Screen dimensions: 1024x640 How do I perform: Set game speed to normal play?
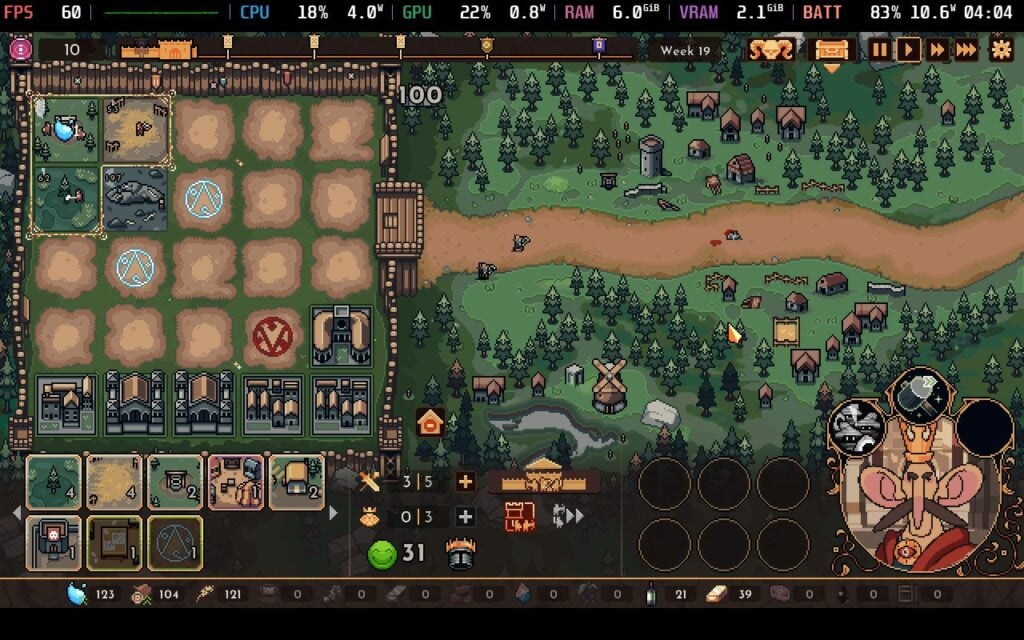(908, 49)
